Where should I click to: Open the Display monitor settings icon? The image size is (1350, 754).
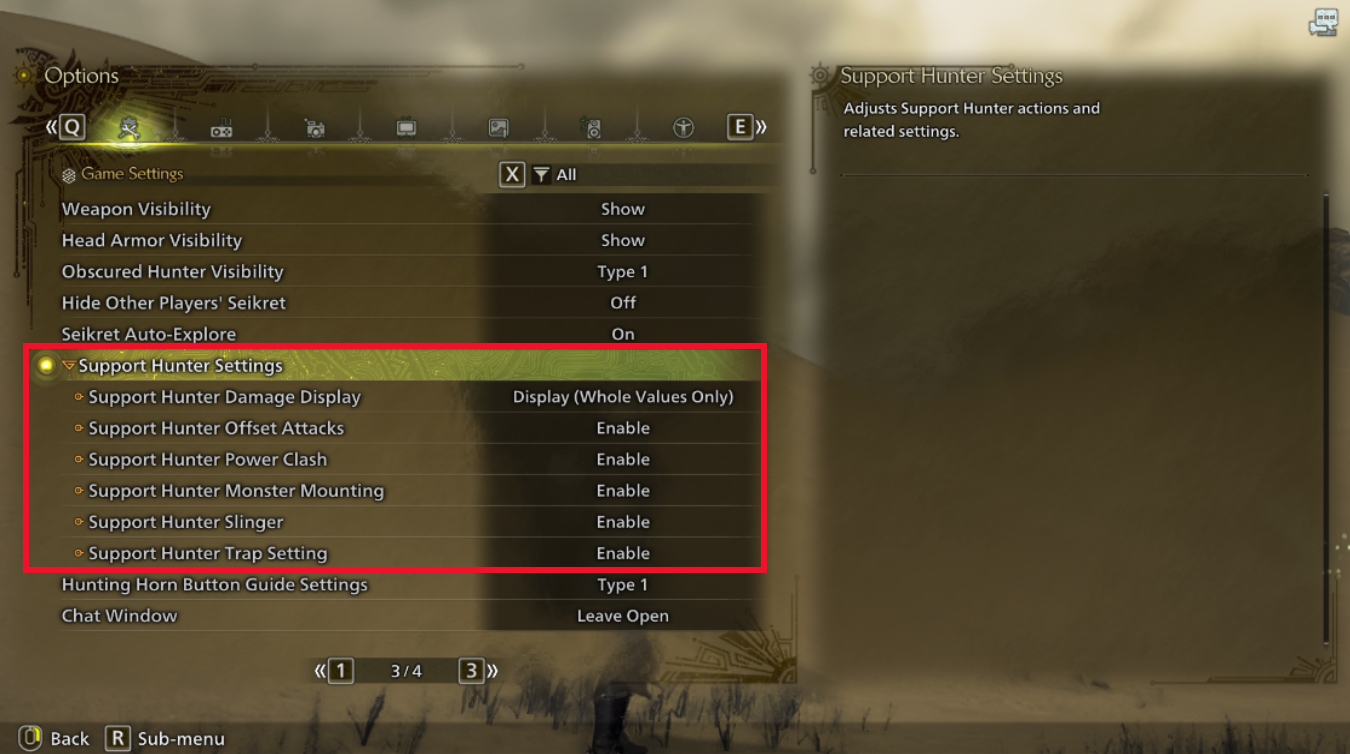[x=406, y=127]
